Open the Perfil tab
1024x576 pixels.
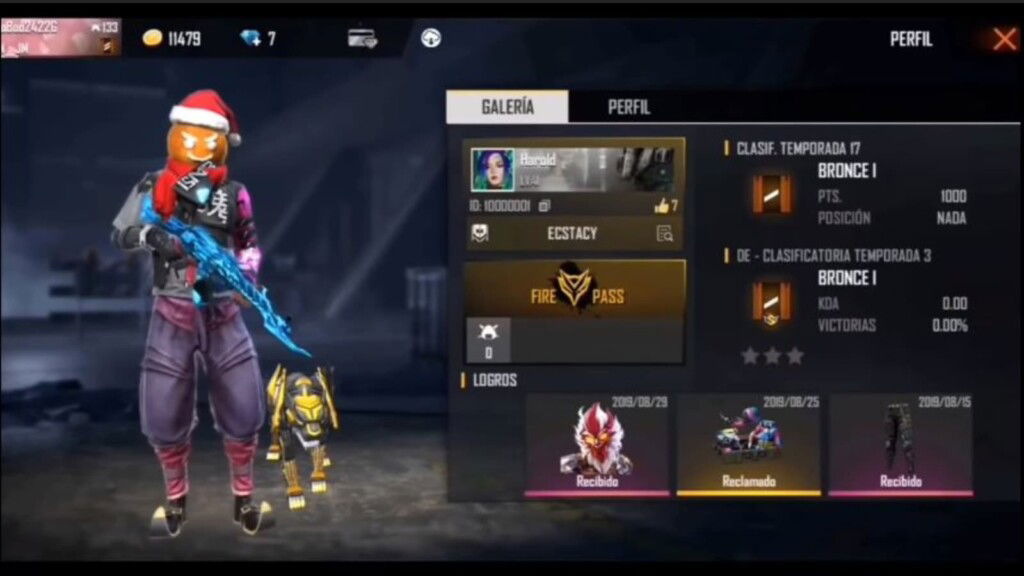point(629,107)
